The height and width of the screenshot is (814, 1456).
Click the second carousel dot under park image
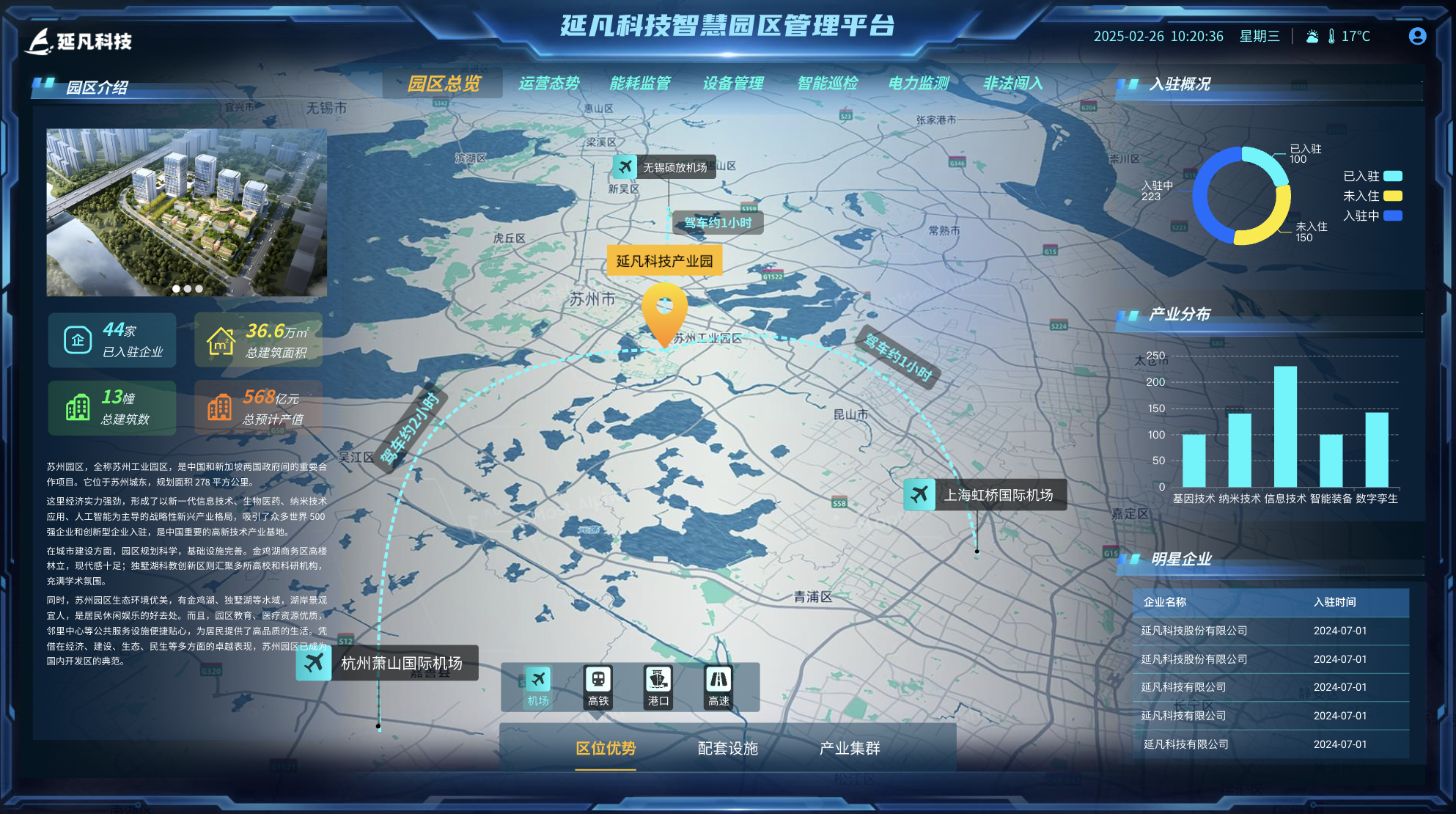click(x=186, y=290)
